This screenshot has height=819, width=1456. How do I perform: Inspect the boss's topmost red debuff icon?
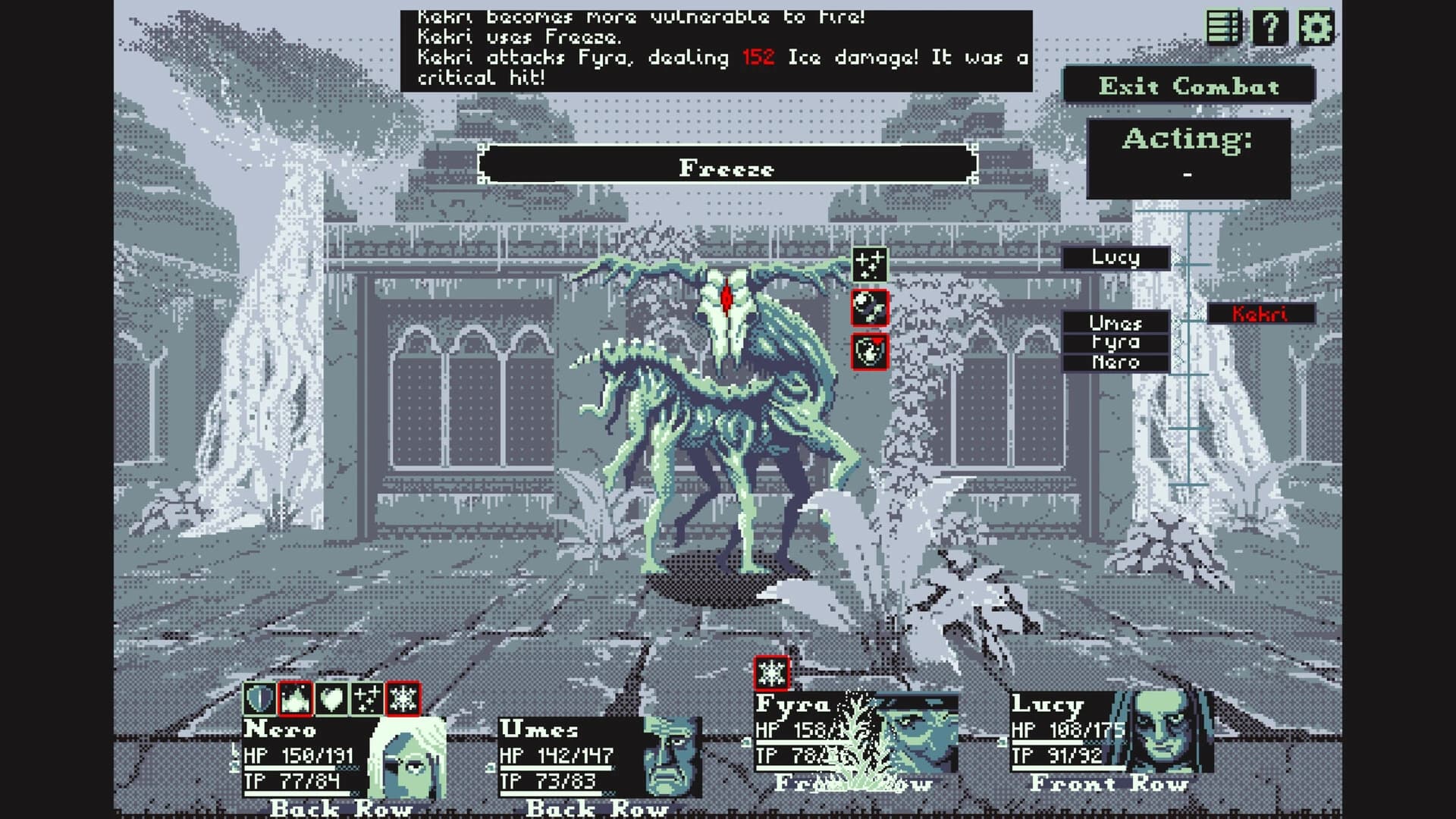tap(871, 309)
